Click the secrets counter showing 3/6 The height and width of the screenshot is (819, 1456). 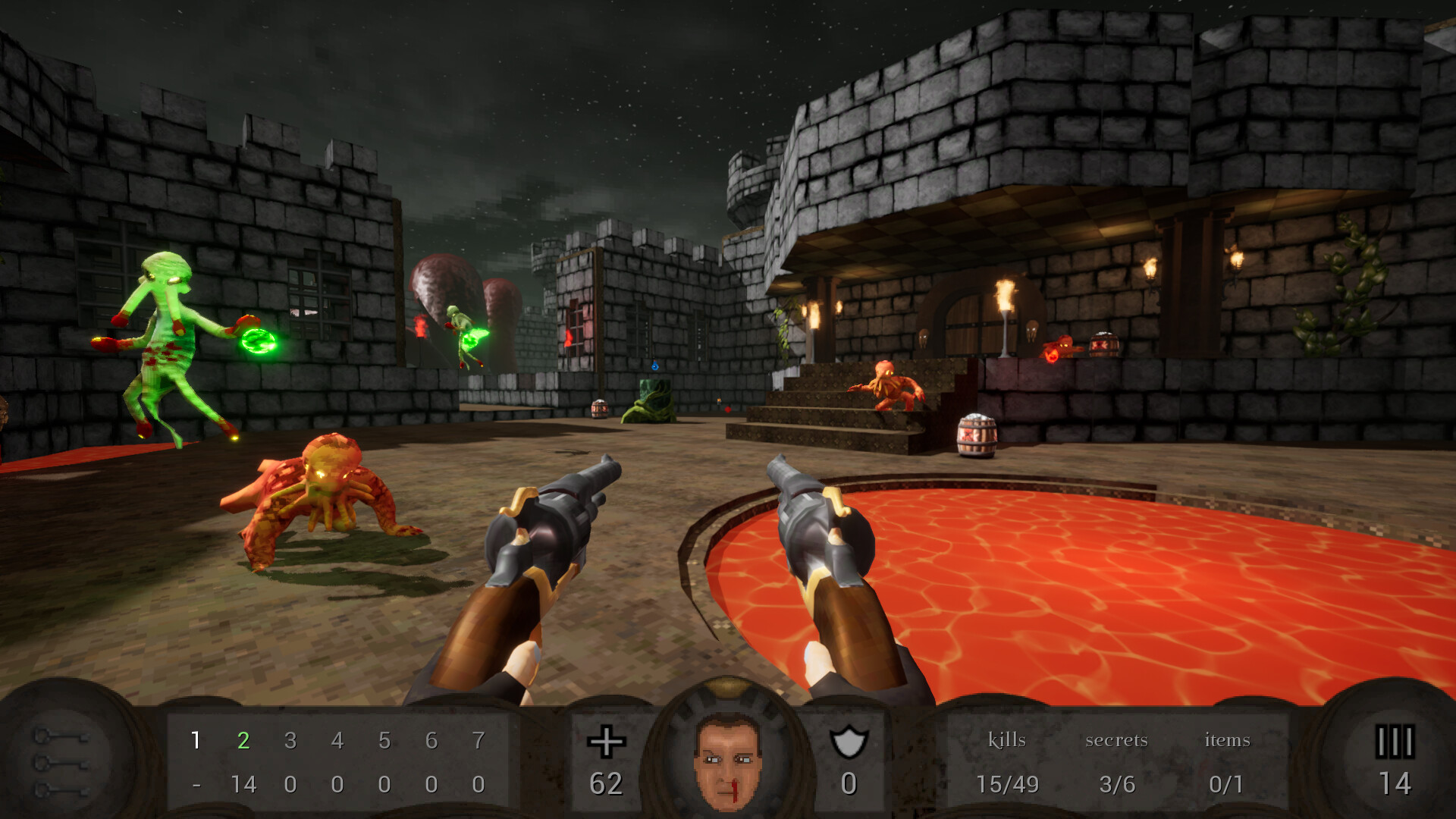(1117, 786)
